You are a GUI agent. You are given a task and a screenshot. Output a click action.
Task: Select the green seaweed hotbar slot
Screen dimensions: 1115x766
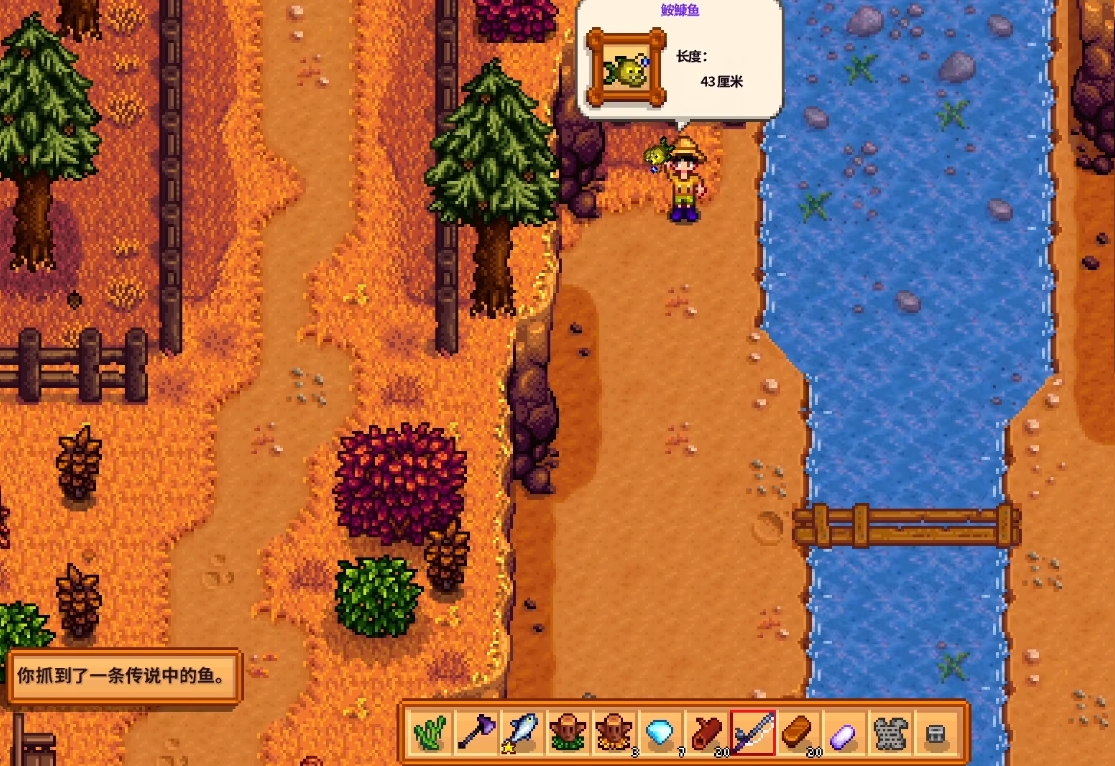[431, 733]
